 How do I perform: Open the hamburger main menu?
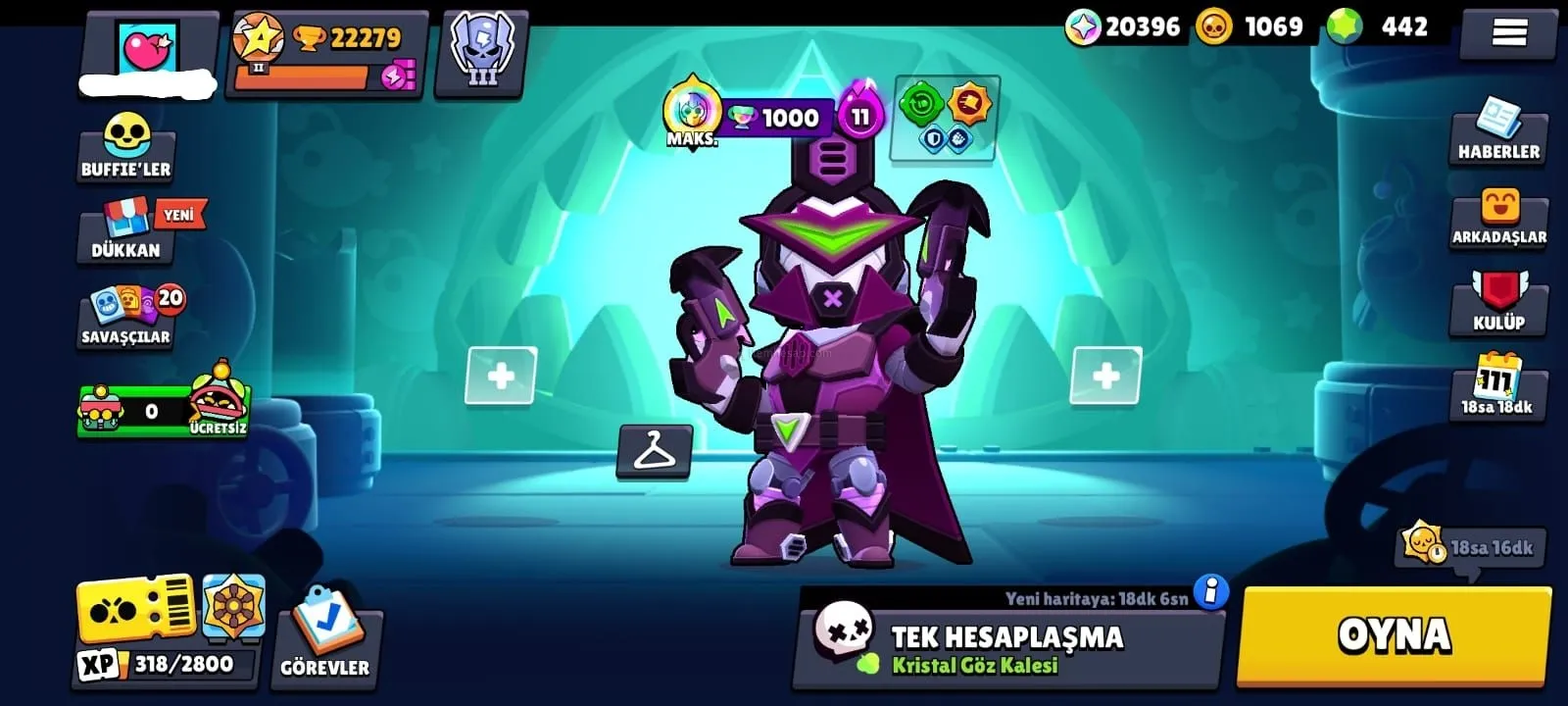click(x=1508, y=34)
